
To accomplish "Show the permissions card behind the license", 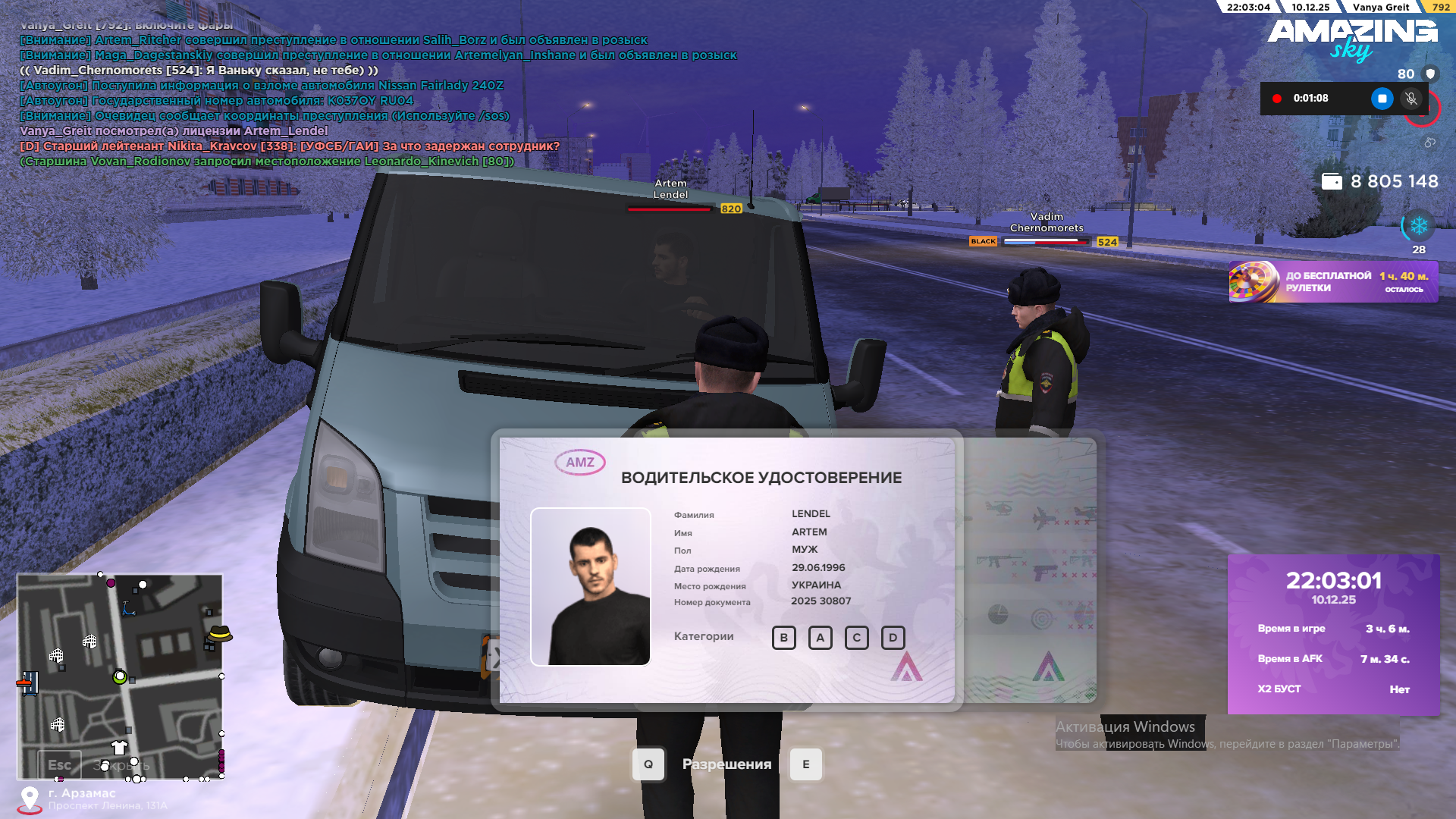I will (1028, 569).
